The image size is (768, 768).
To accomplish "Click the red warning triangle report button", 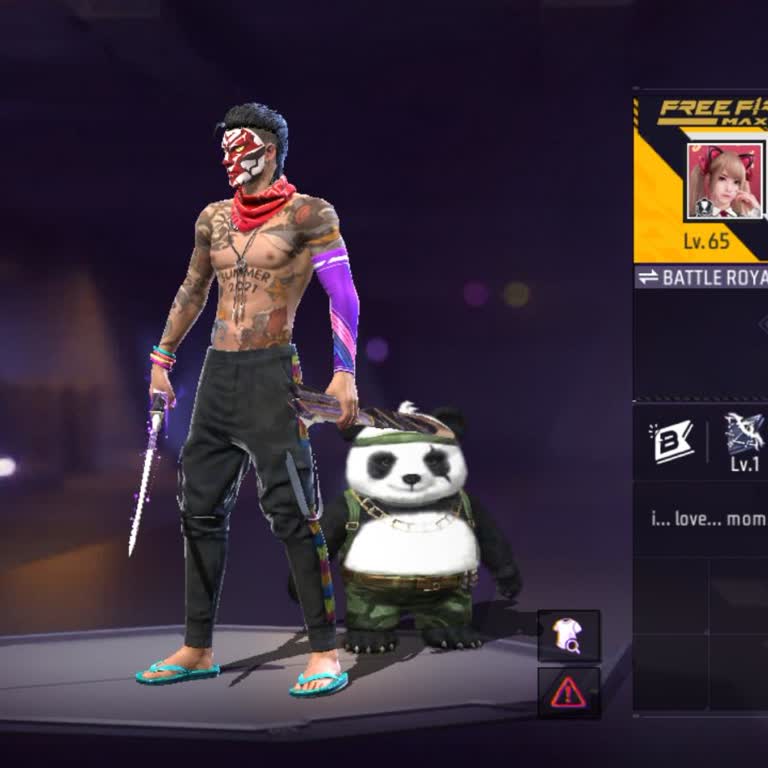I will pos(569,691).
